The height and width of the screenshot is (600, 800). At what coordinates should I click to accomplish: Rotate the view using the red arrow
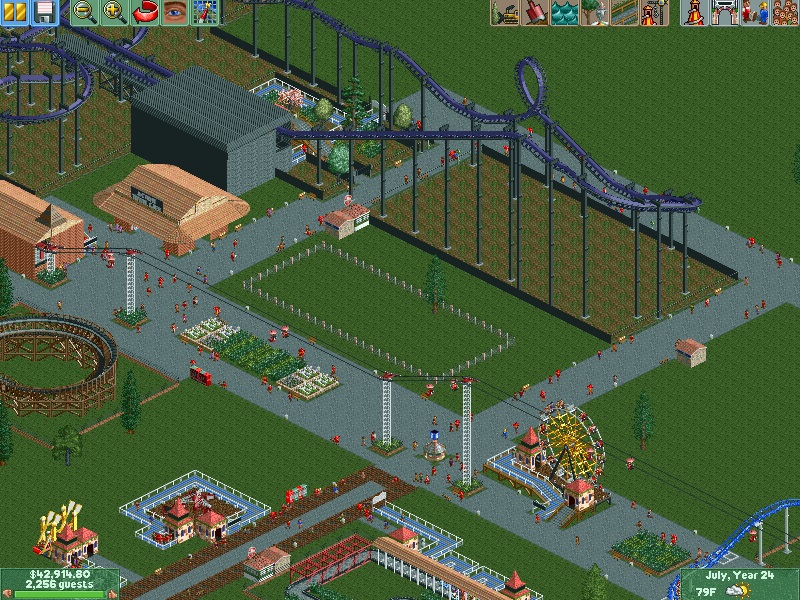pos(145,12)
